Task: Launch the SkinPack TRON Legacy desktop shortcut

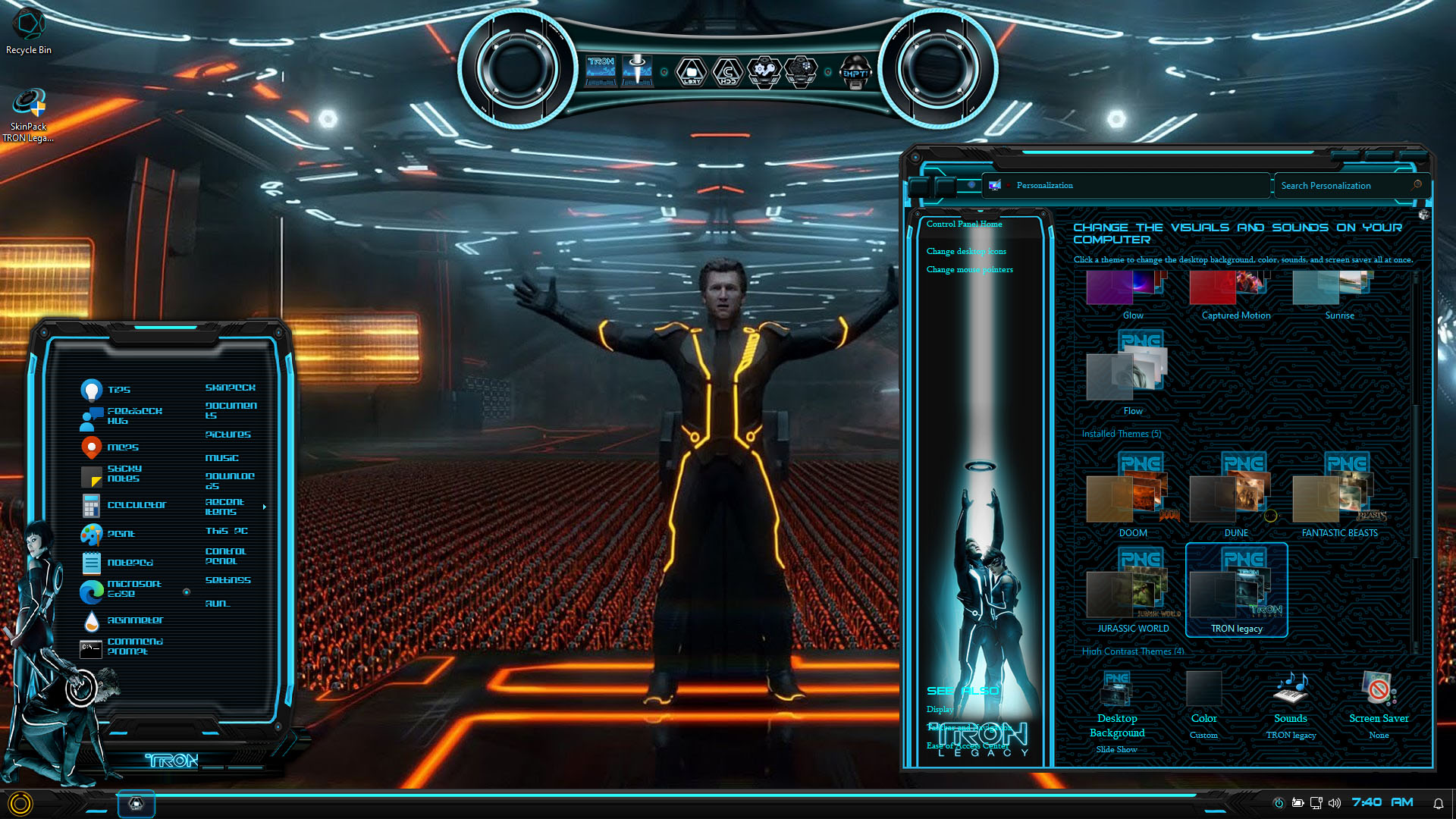Action: pyautogui.click(x=29, y=114)
